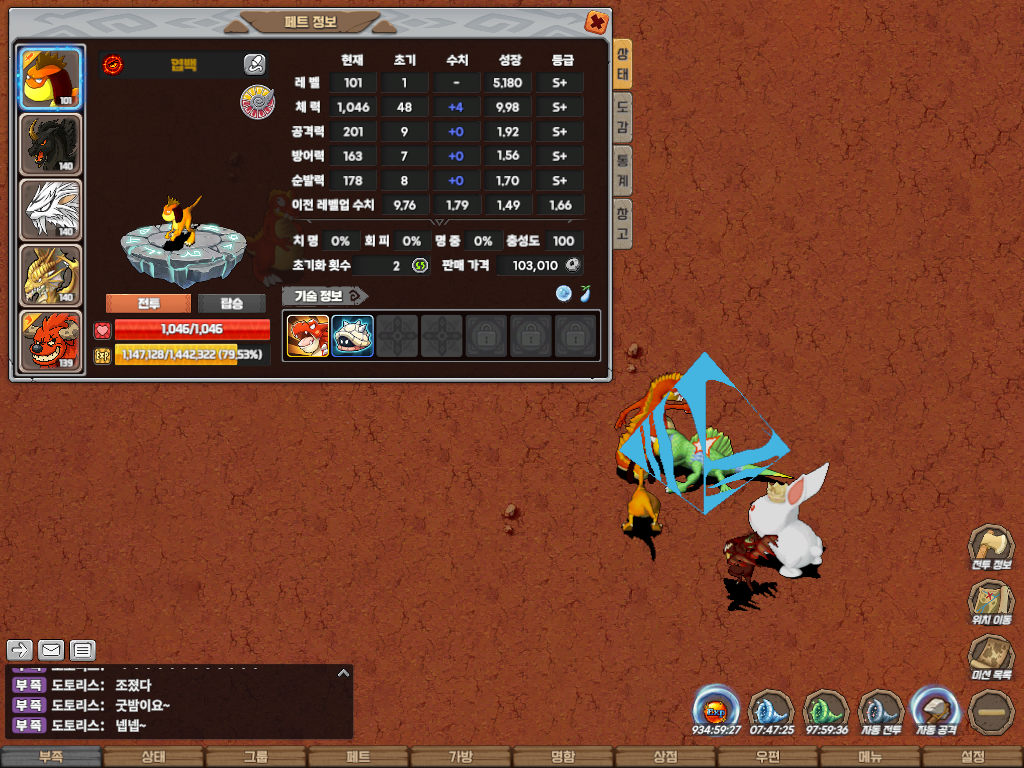The image size is (1024, 768).
Task: Open the 상점 shop menu
Action: click(665, 757)
